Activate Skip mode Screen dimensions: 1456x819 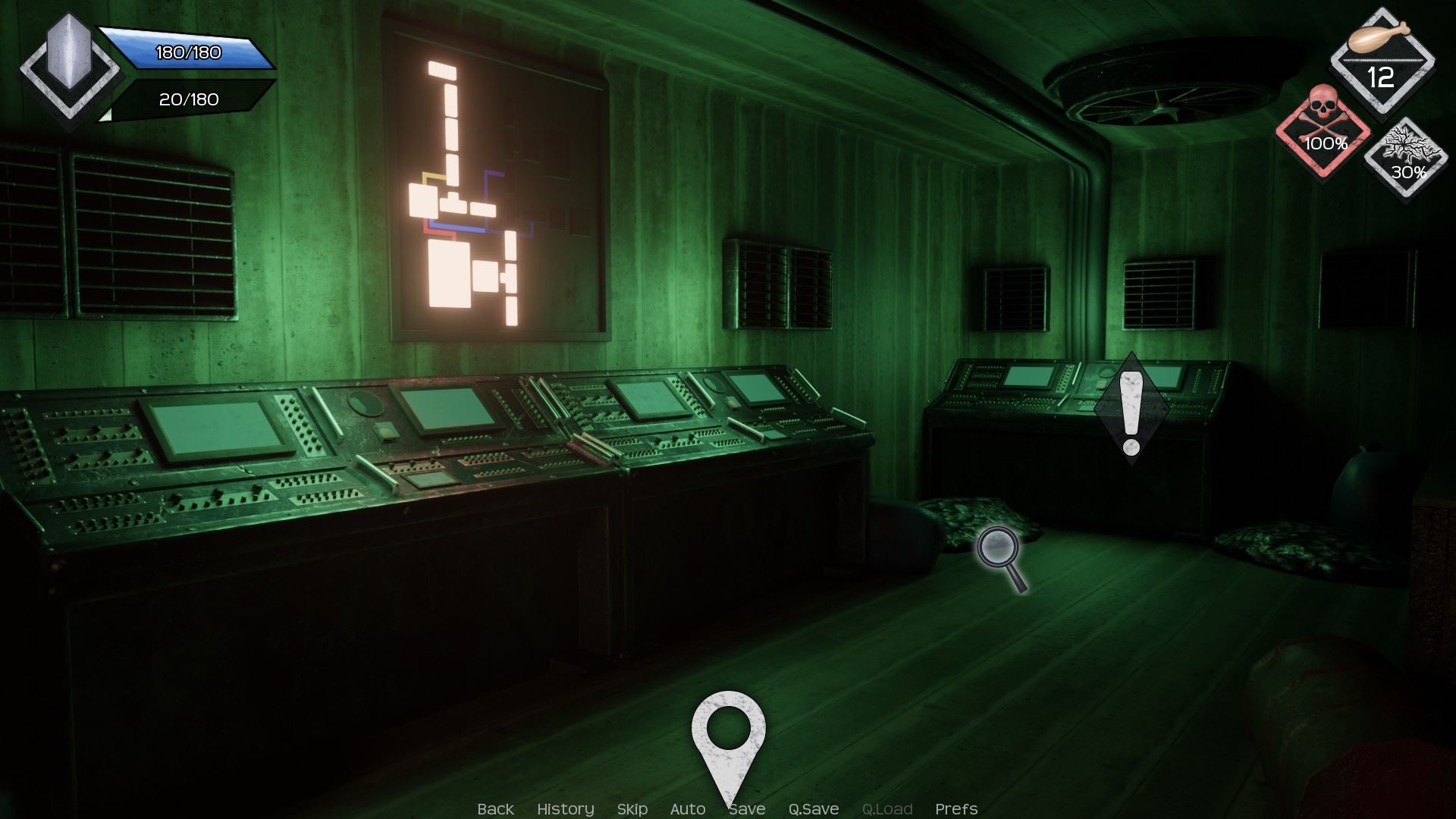tap(632, 809)
